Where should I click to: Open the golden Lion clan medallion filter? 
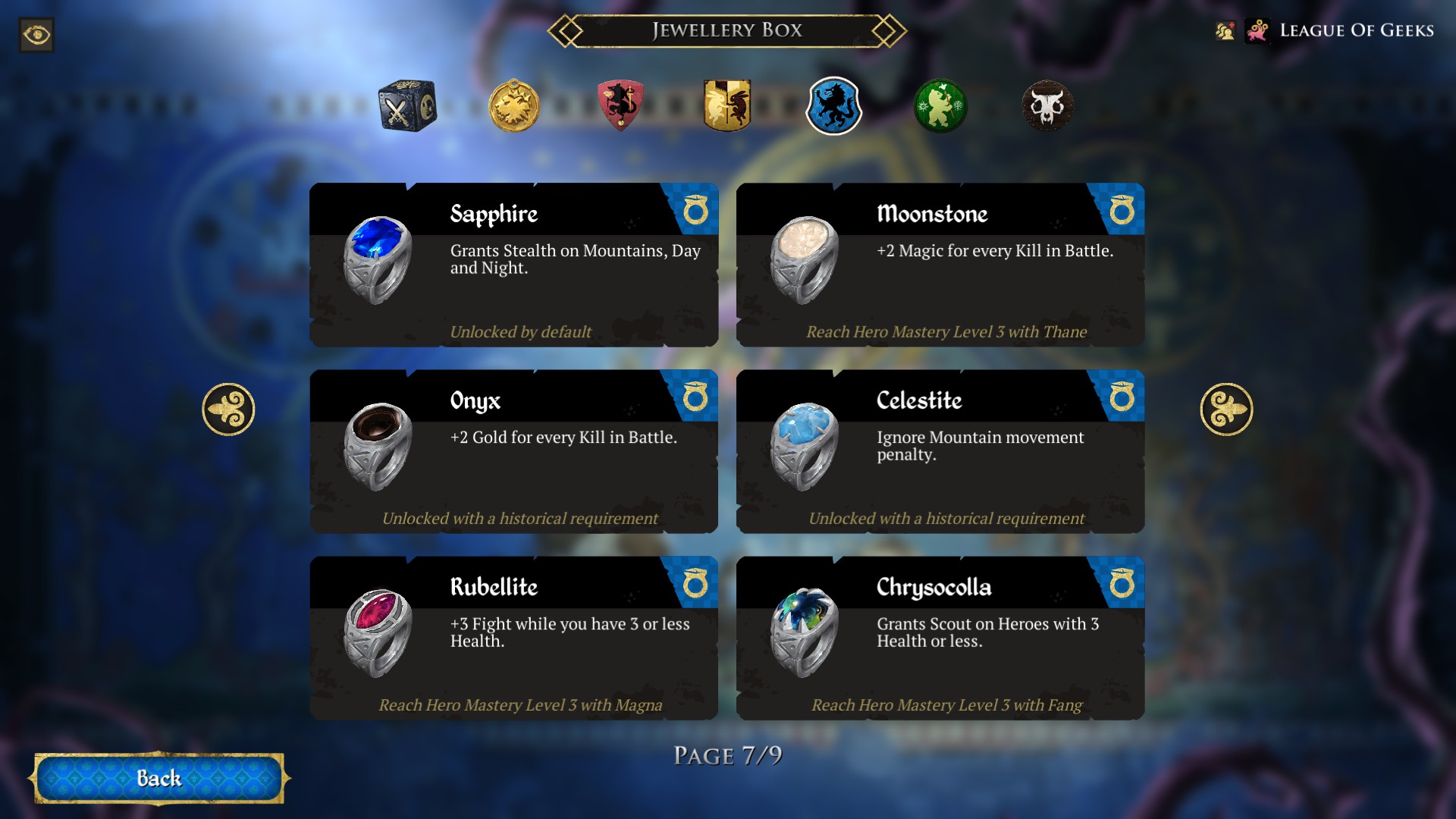[x=515, y=107]
